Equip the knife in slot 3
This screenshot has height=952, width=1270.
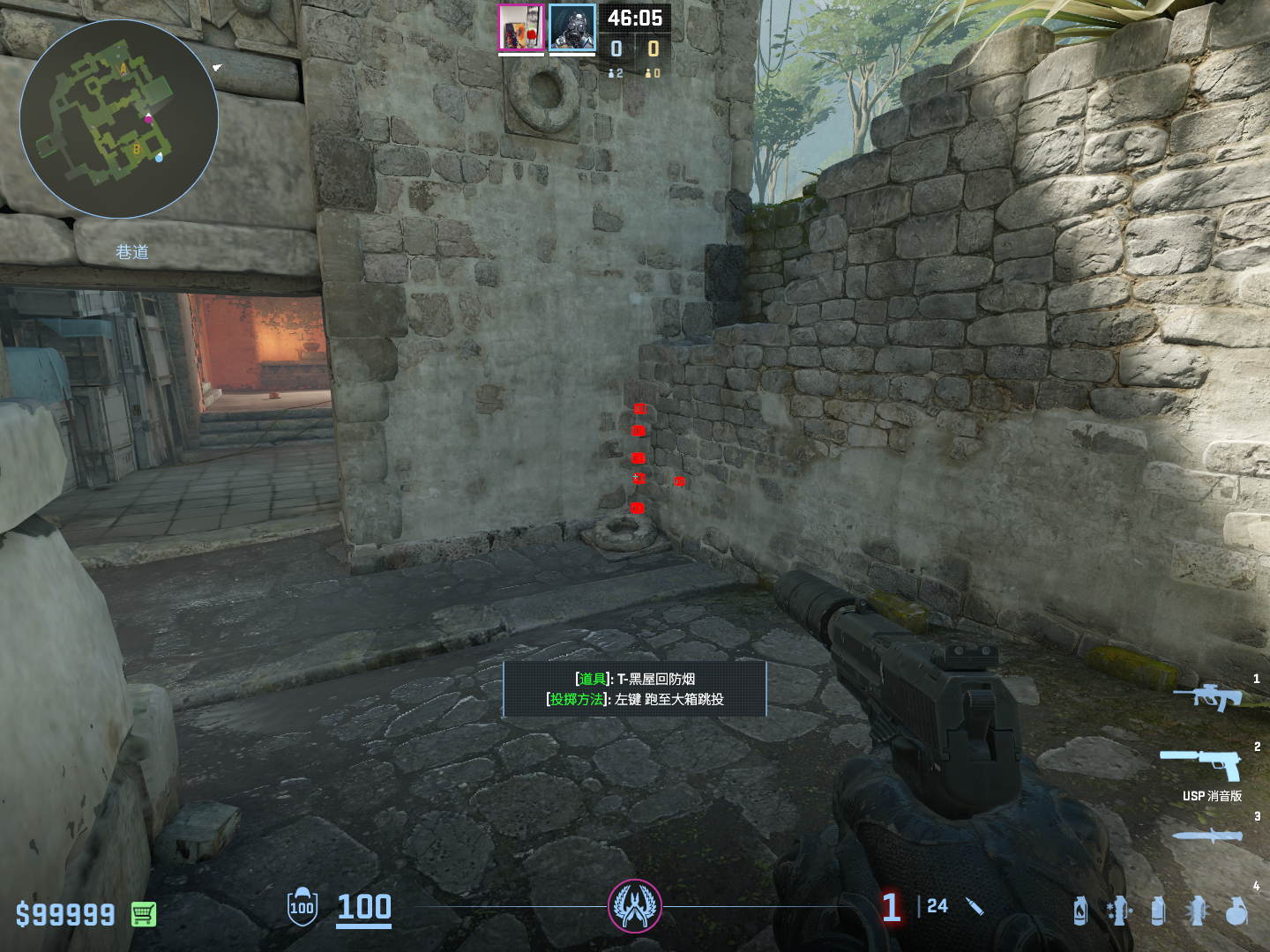1206,836
